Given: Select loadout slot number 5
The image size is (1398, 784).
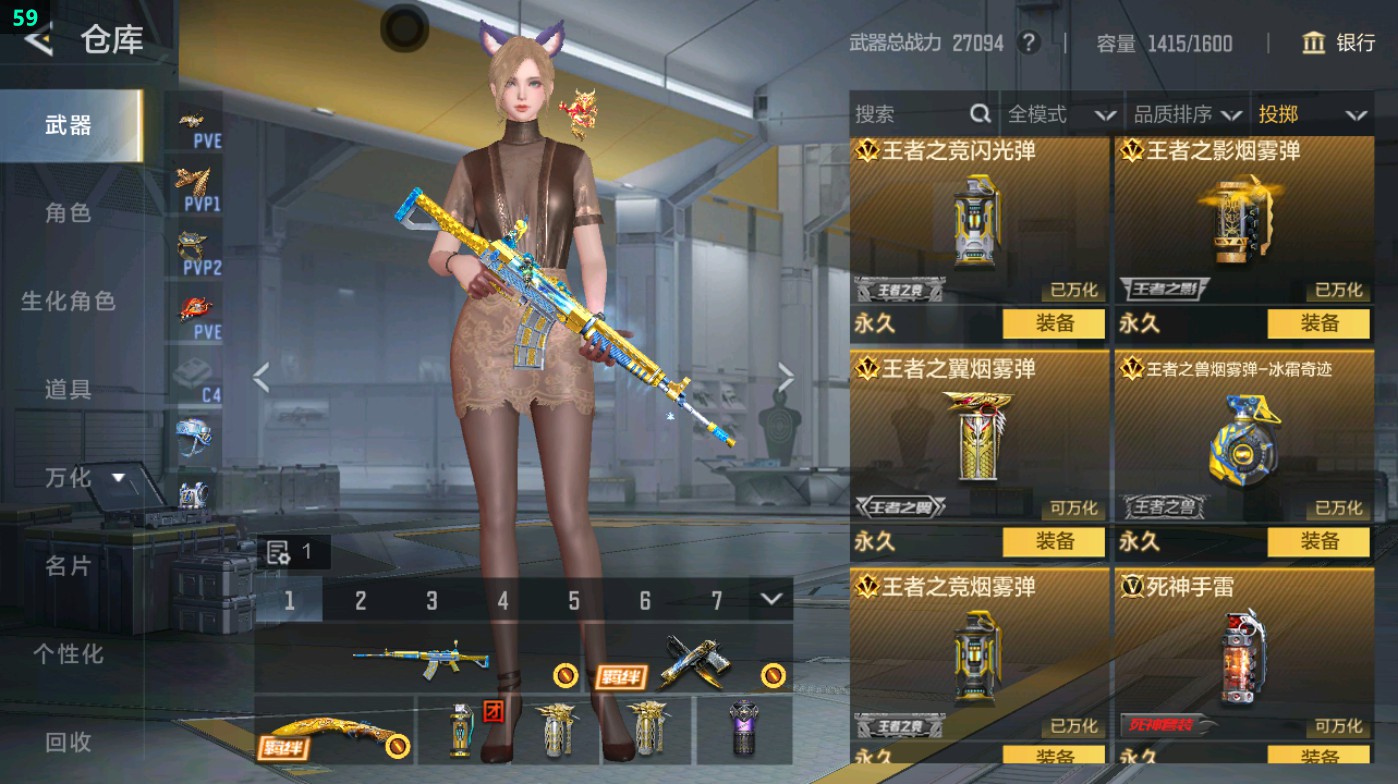Looking at the screenshot, I should tap(574, 600).
